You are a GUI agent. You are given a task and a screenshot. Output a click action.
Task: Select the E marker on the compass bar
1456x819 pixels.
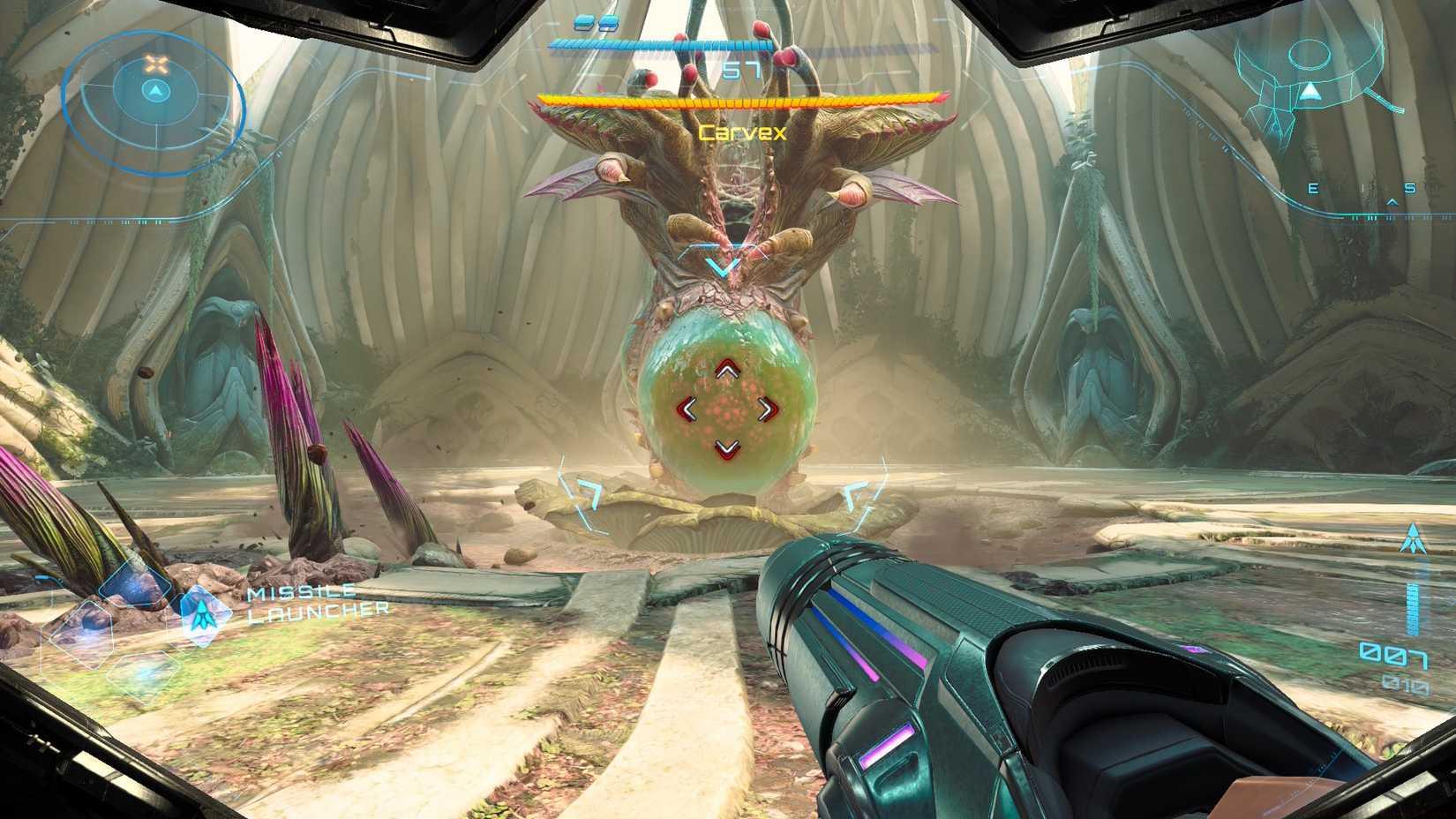(1312, 189)
